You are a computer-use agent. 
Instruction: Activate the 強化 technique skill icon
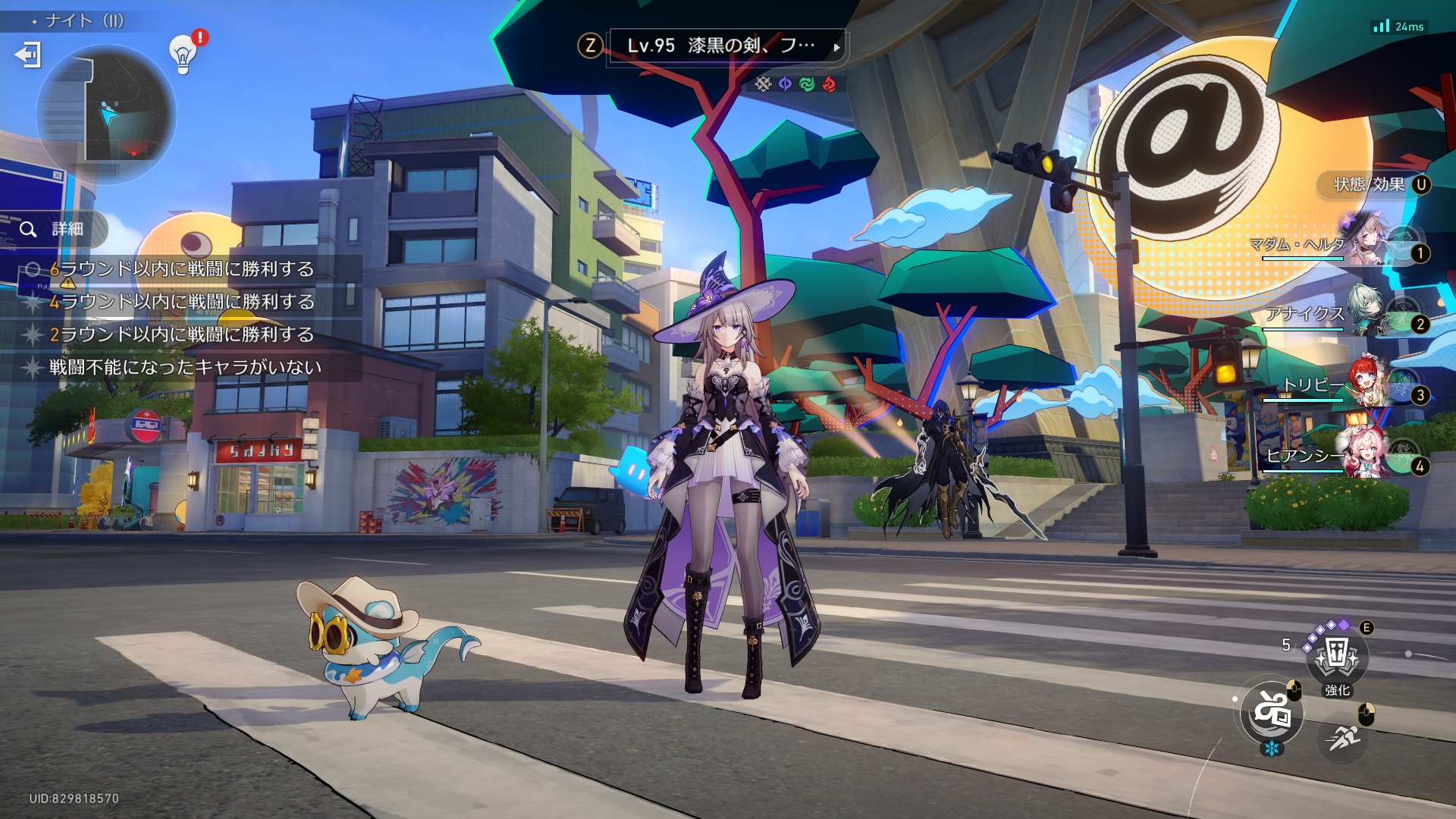tap(1337, 657)
